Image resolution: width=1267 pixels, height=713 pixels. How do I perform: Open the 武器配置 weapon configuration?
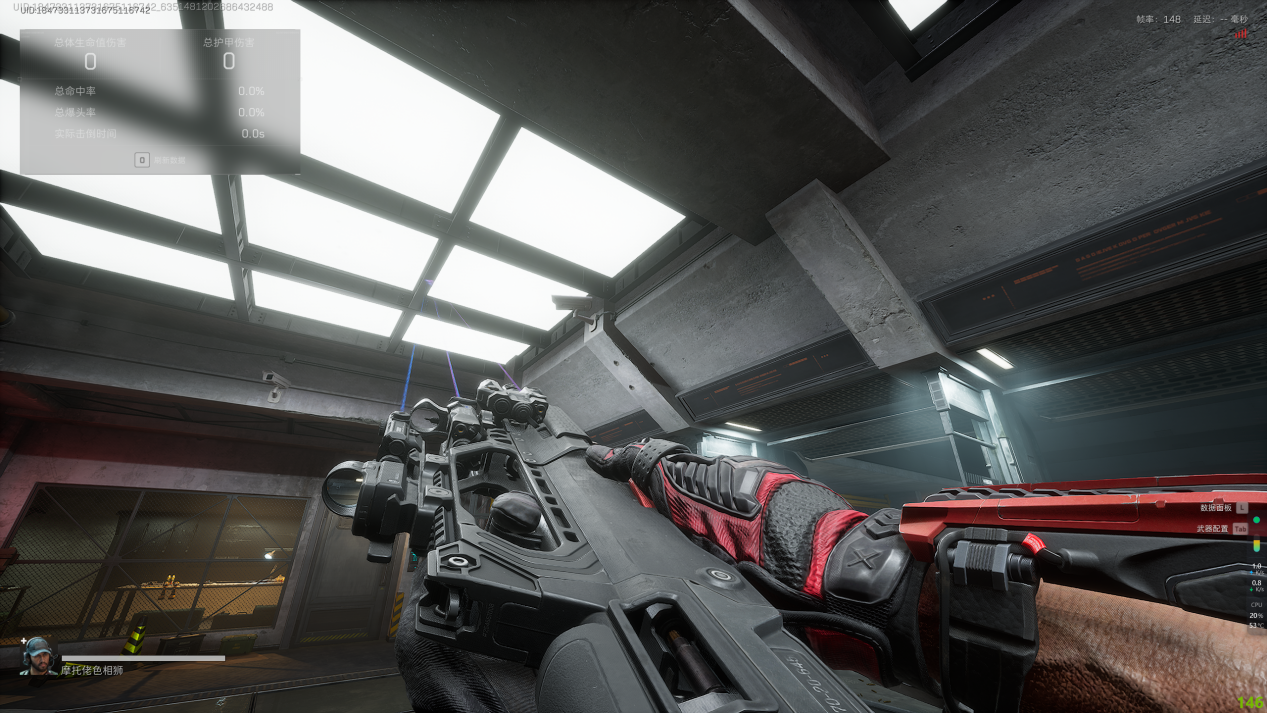[1213, 528]
